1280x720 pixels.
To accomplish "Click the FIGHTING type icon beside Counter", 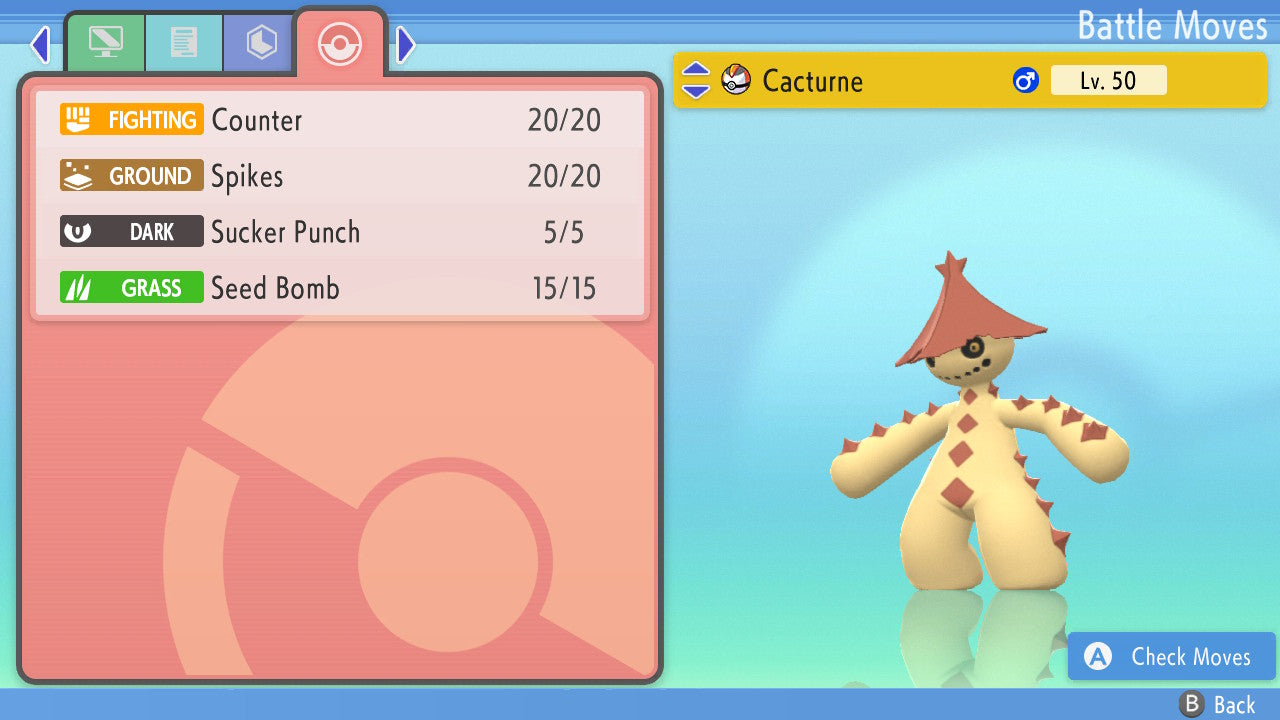I will (131, 119).
